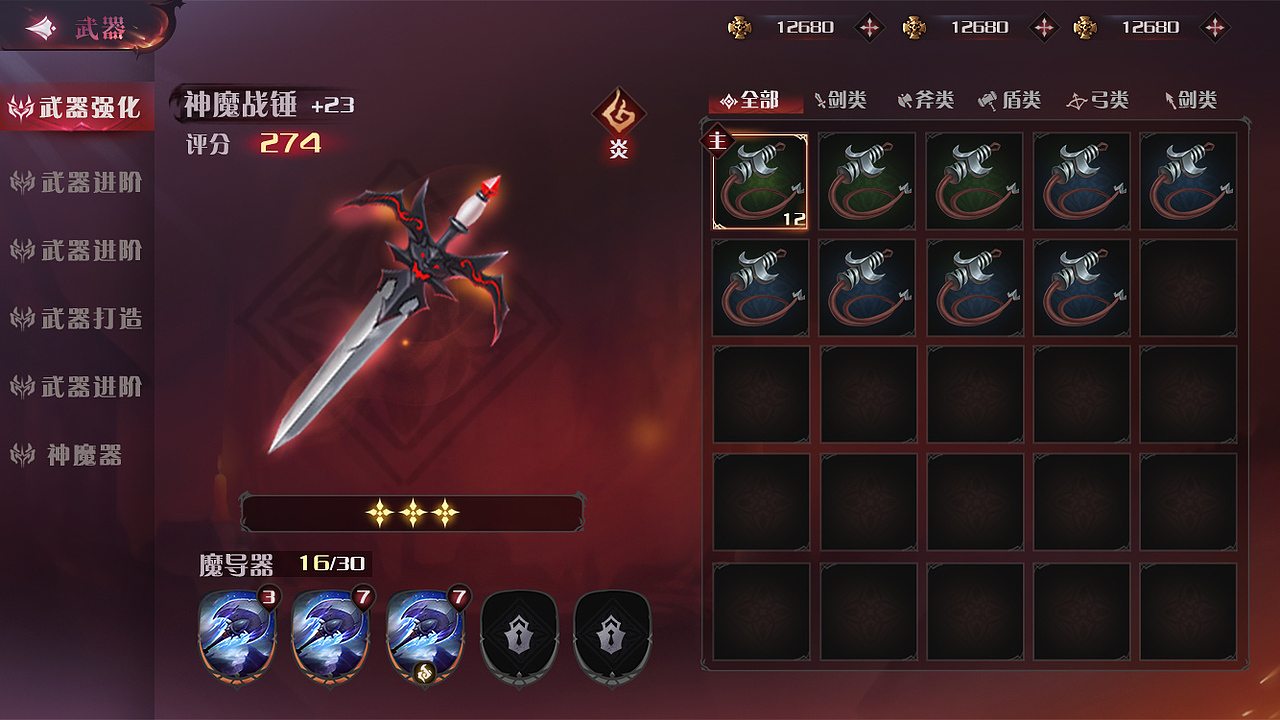Viewport: 1280px width, 720px height.
Task: Choose the magic device with gold flame emblem
Action: 424,634
